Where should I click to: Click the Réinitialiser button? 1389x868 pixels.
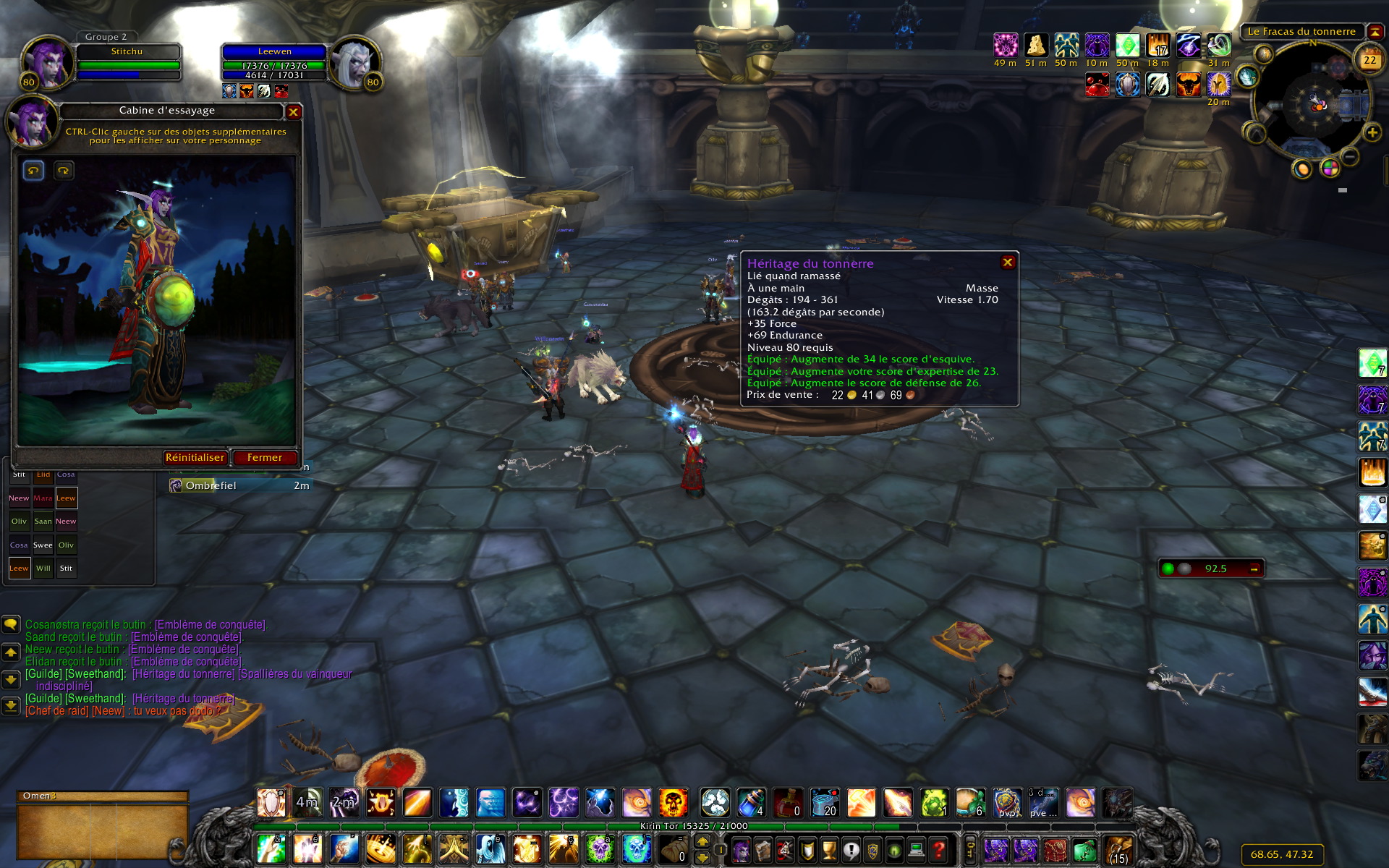click(195, 458)
